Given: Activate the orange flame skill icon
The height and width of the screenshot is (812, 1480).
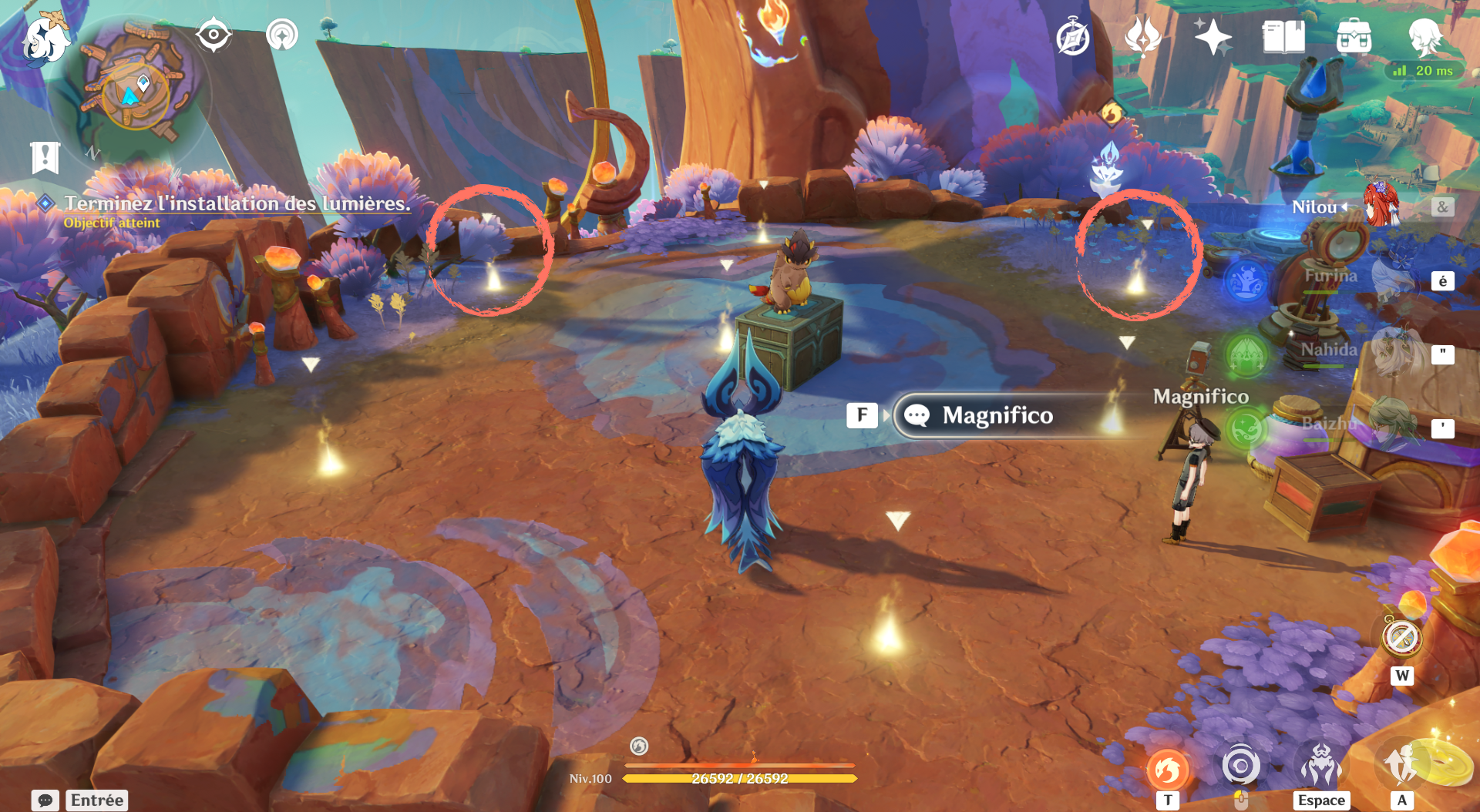Looking at the screenshot, I should point(1168,770).
